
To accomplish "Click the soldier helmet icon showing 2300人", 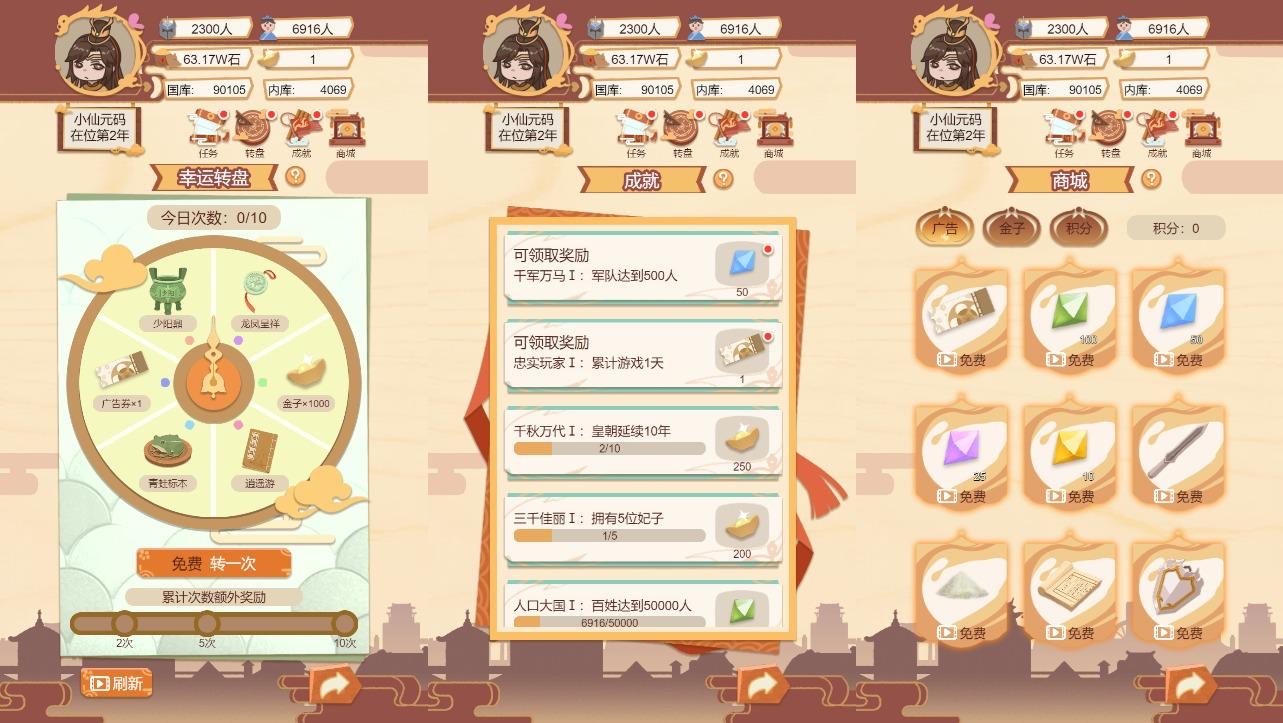I will 166,27.
